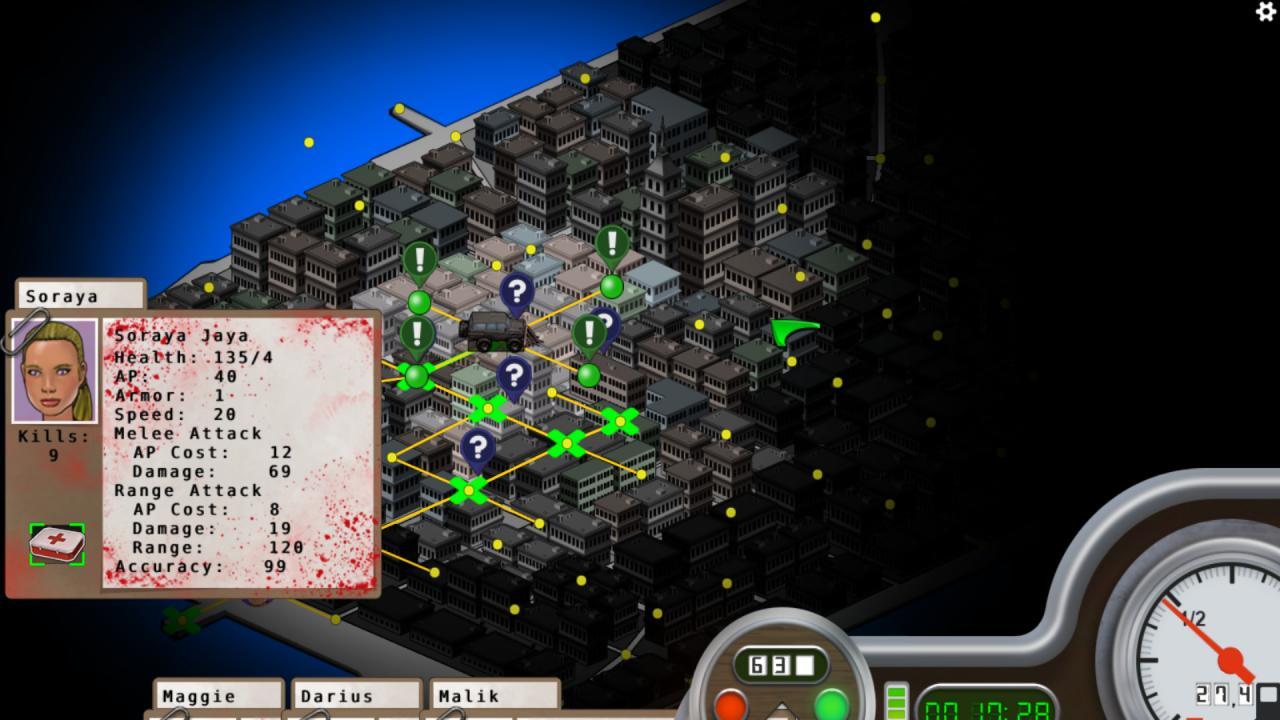The image size is (1280, 720).
Task: Collapse Soraya's stats panel
Action: pyautogui.click(x=80, y=296)
